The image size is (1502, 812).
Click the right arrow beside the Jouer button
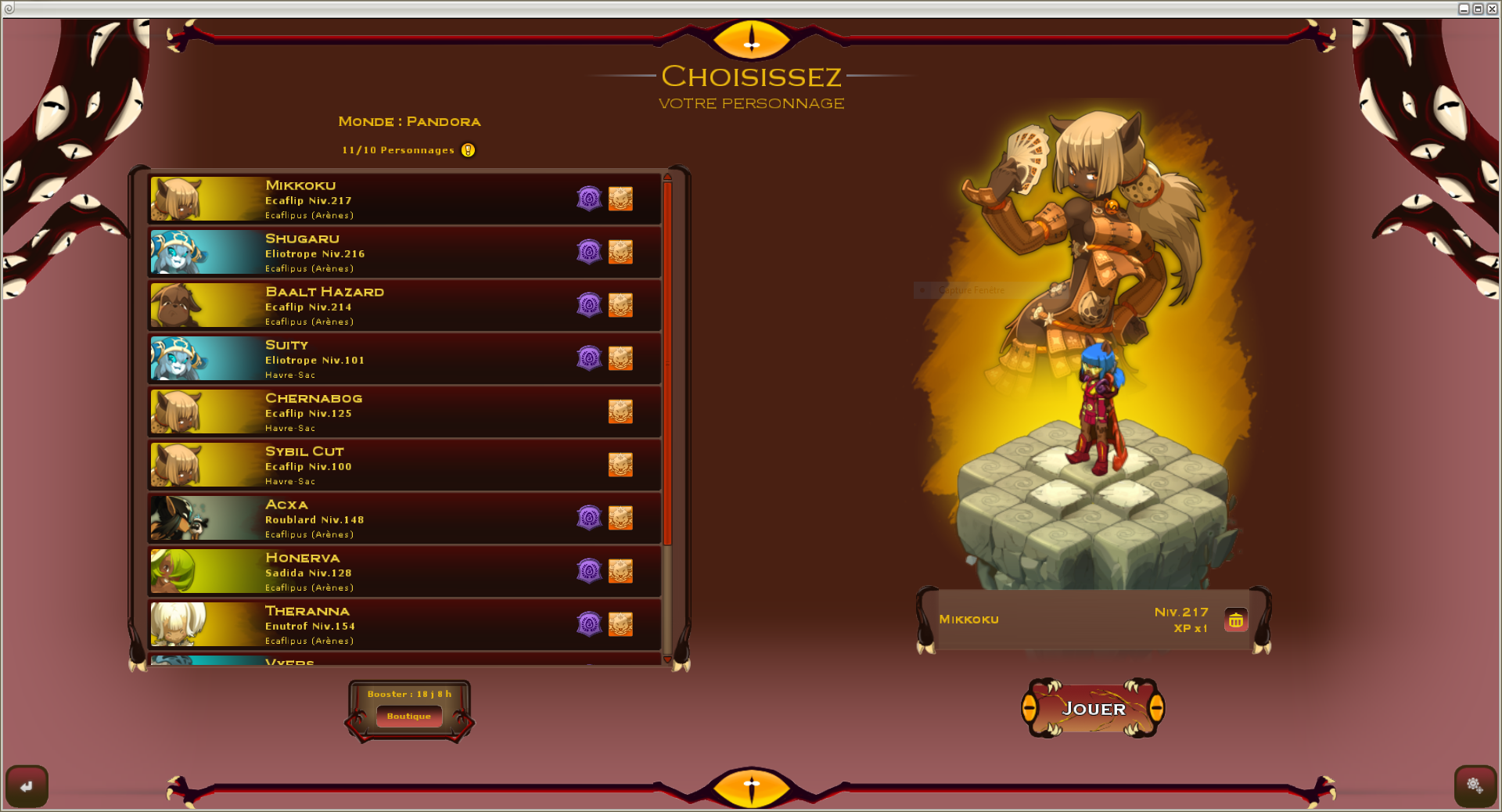1159,709
